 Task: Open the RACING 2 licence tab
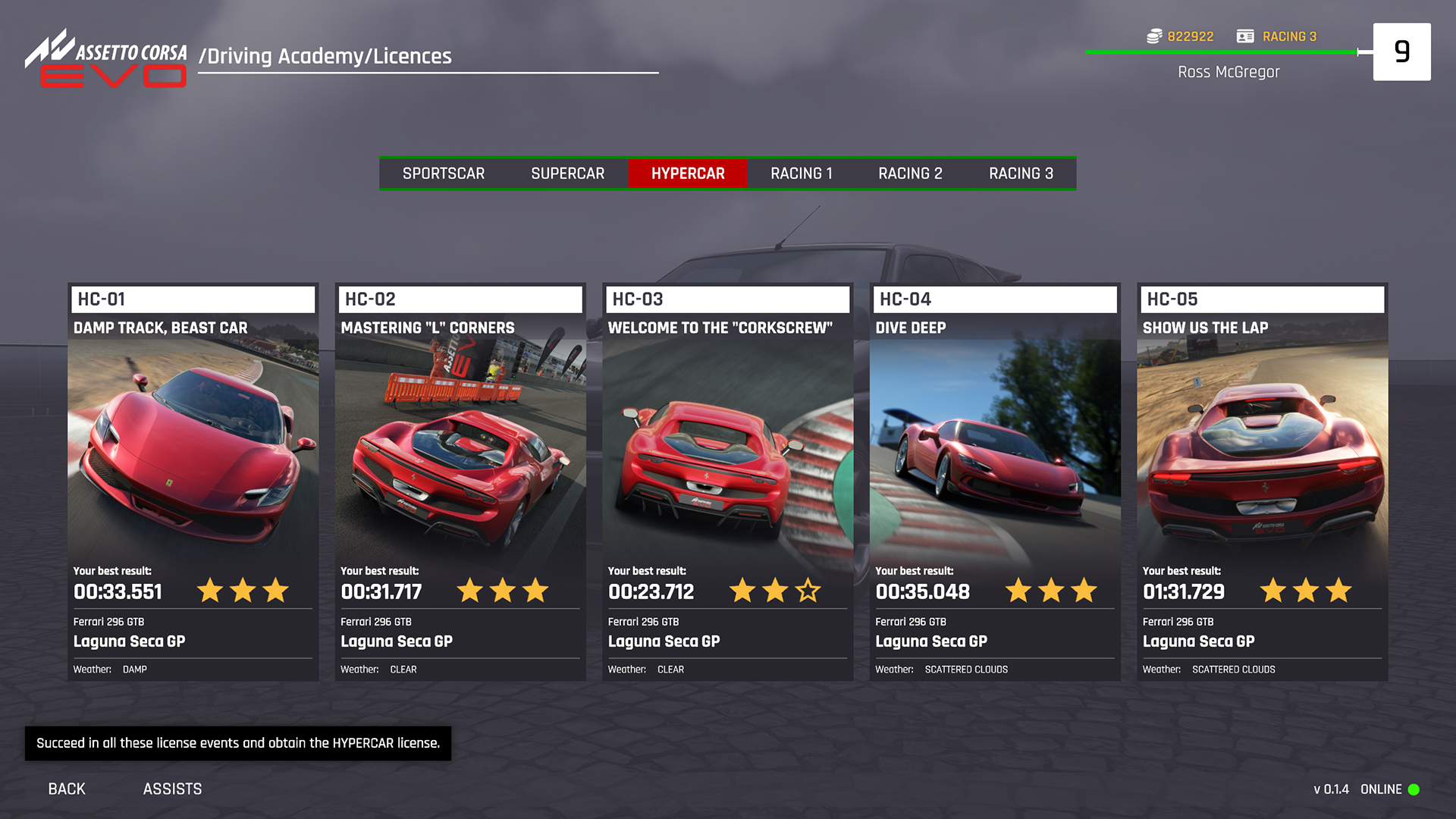[x=910, y=173]
